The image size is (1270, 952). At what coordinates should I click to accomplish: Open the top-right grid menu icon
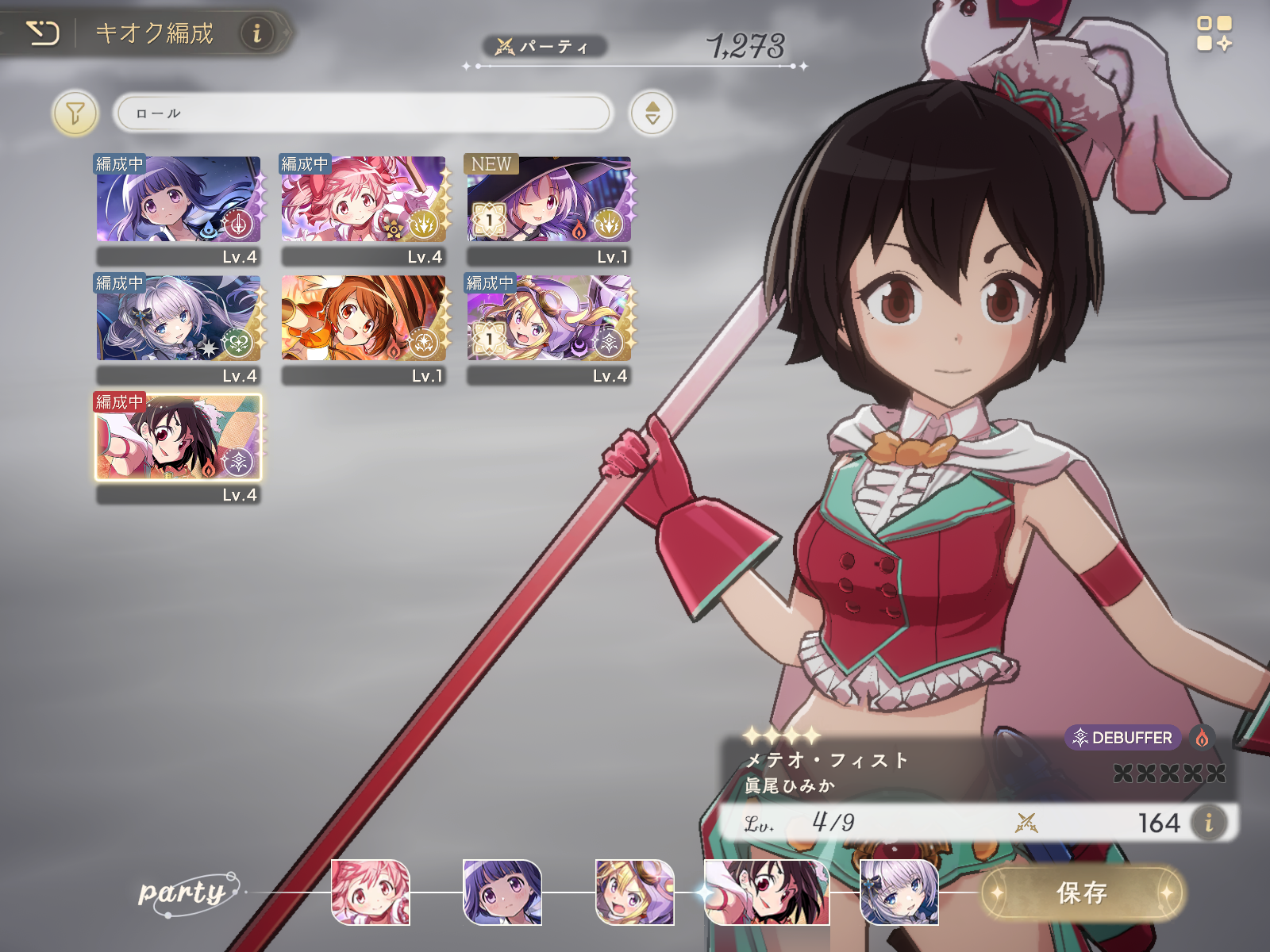click(x=1214, y=33)
